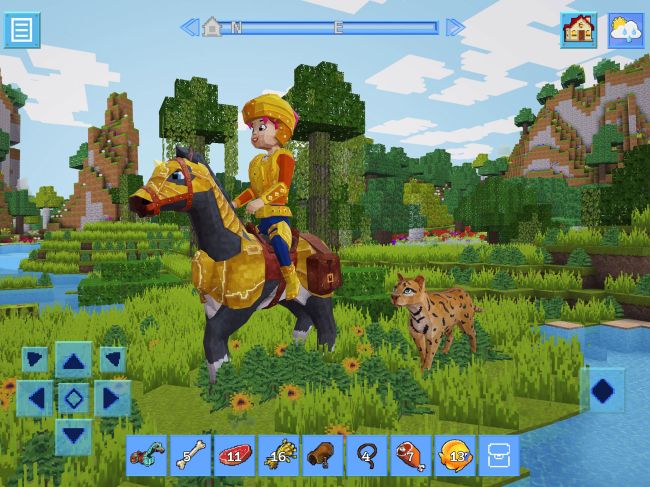Strafe left with the left arrow
This screenshot has height=487, width=650.
35,398
